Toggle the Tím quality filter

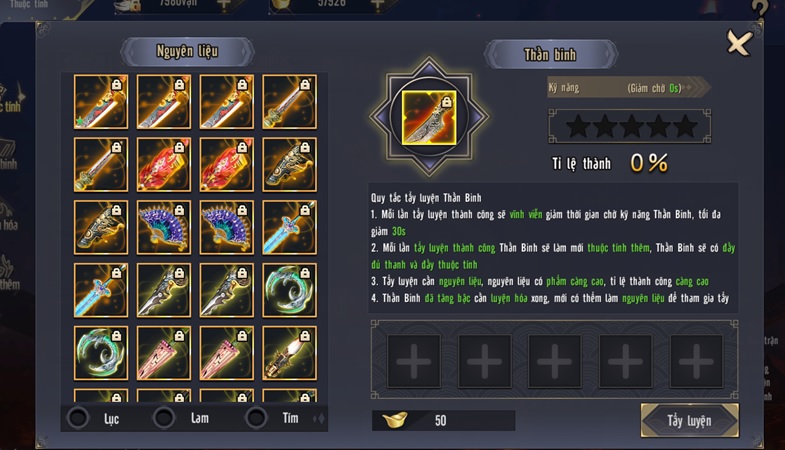[257, 418]
